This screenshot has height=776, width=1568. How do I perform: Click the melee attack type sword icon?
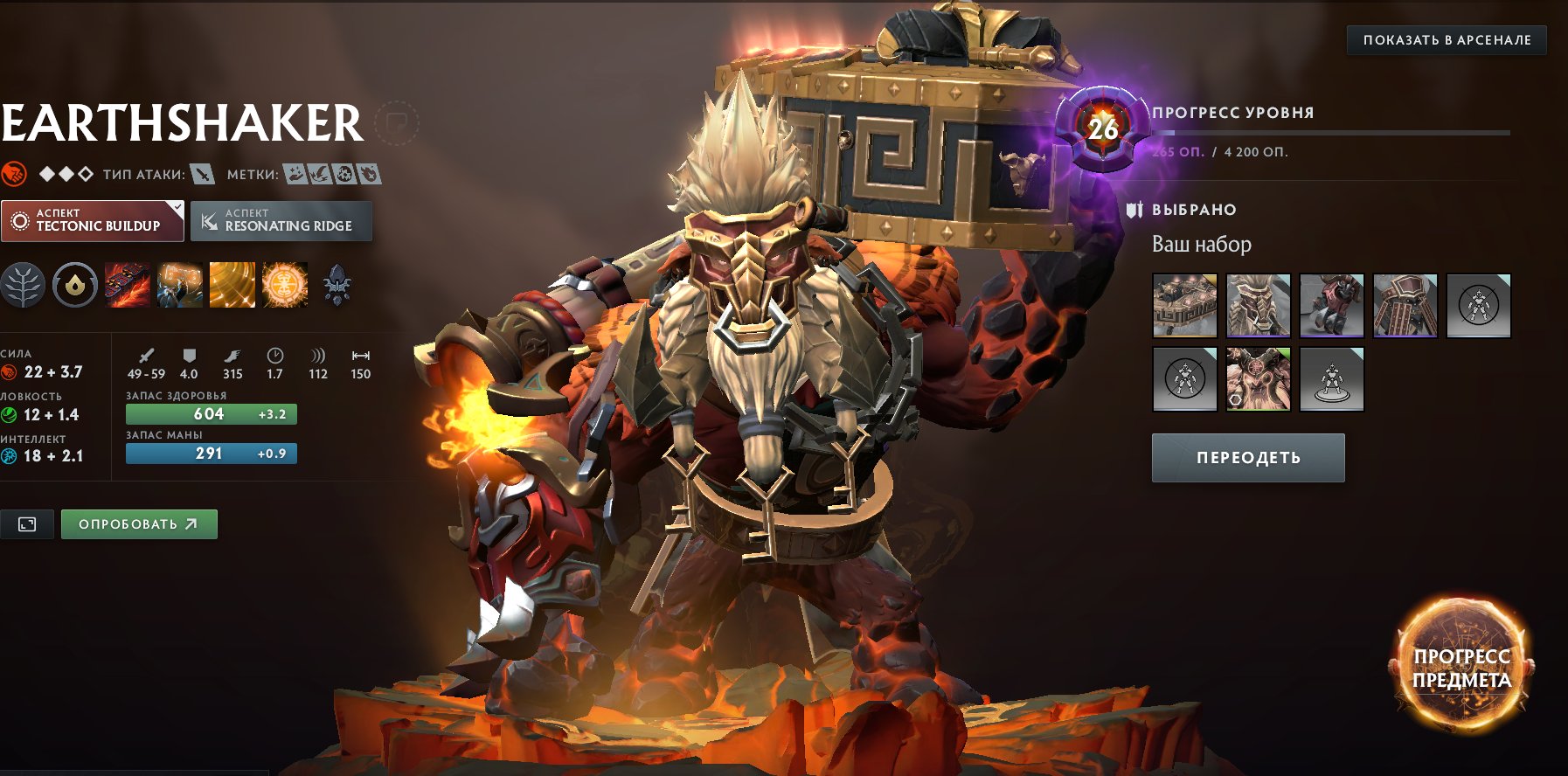coord(200,173)
